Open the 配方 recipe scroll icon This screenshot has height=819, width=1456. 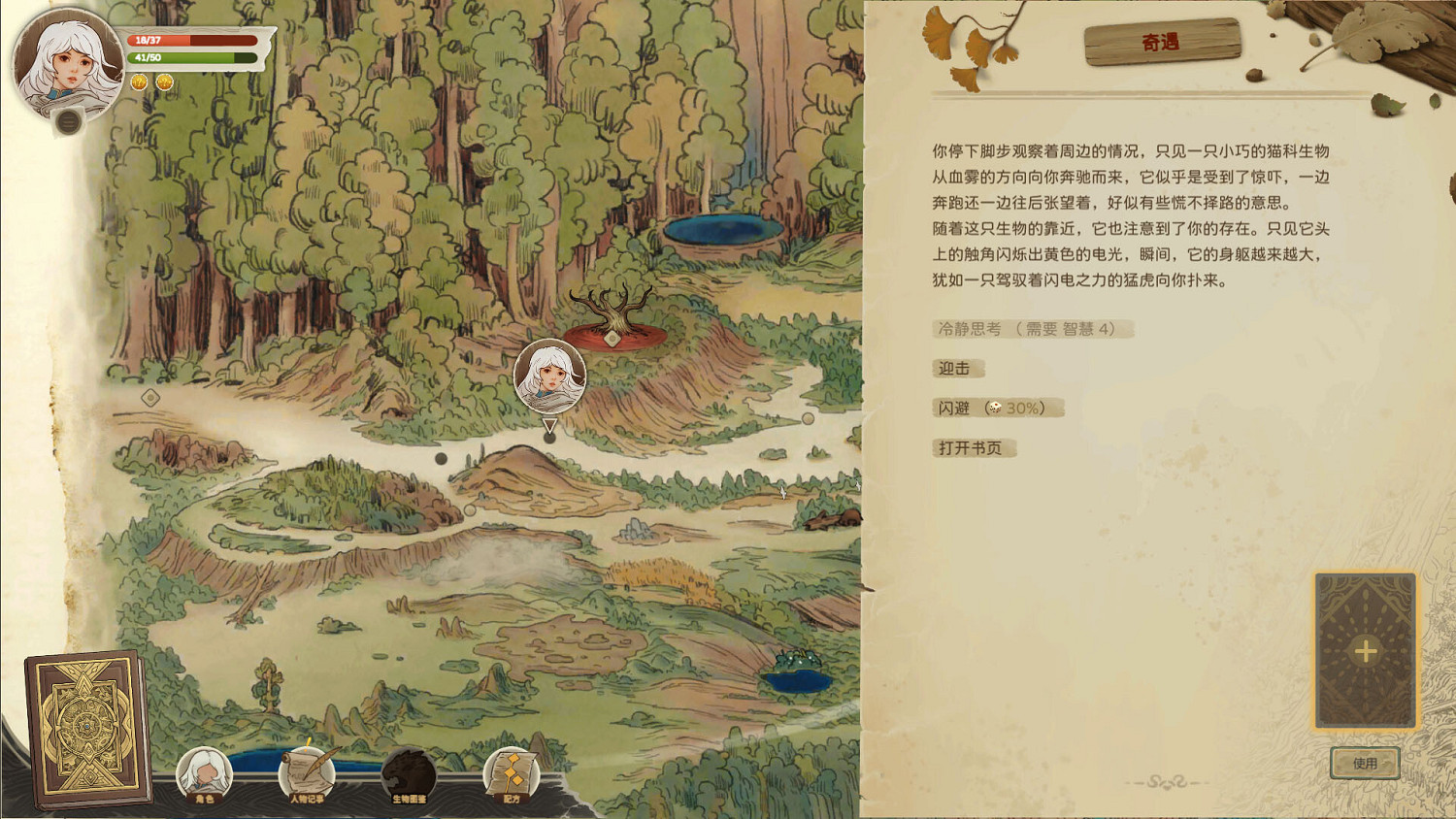[x=512, y=771]
